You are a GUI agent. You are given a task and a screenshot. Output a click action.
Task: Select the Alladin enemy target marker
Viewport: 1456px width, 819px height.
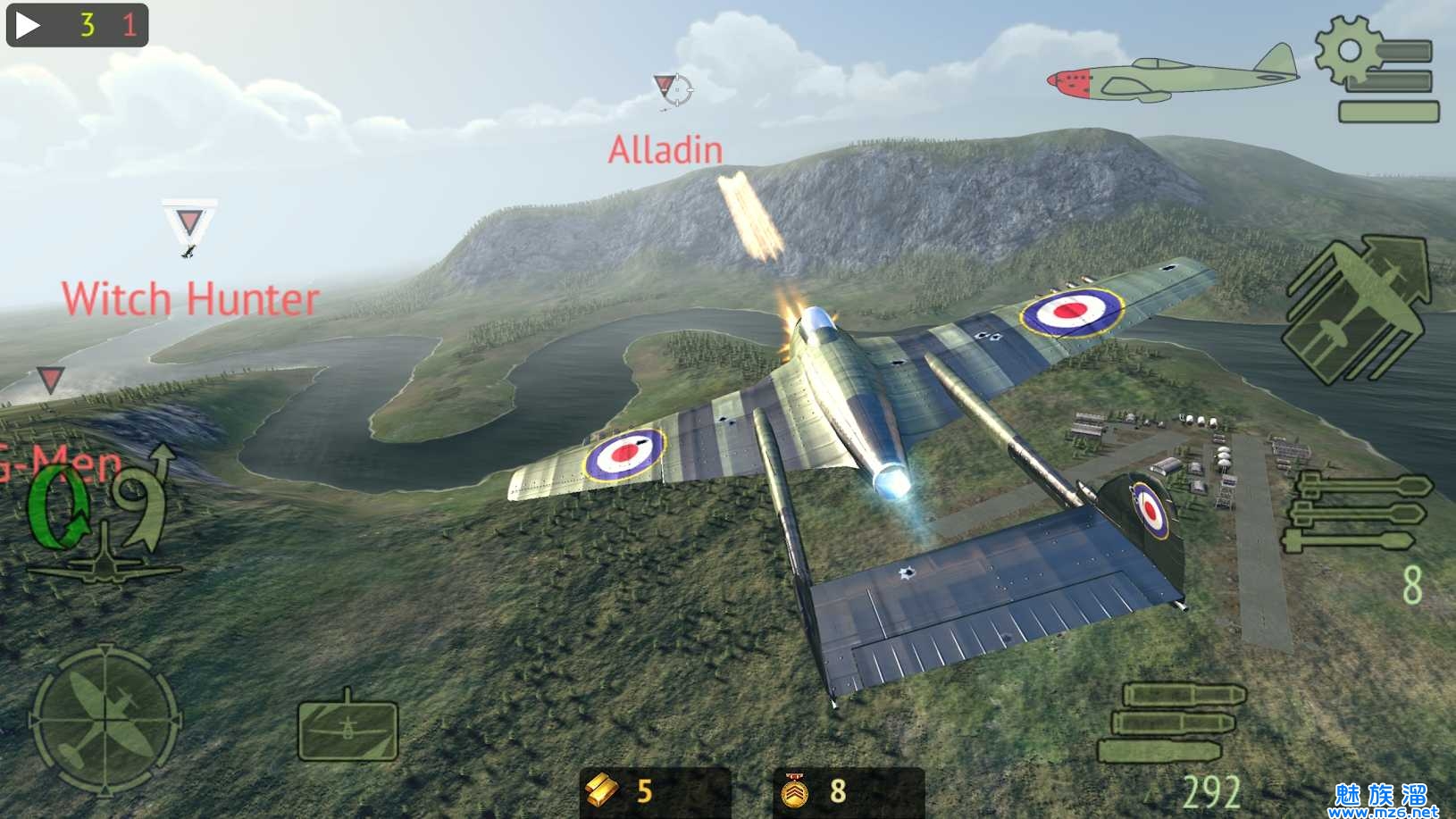click(673, 89)
